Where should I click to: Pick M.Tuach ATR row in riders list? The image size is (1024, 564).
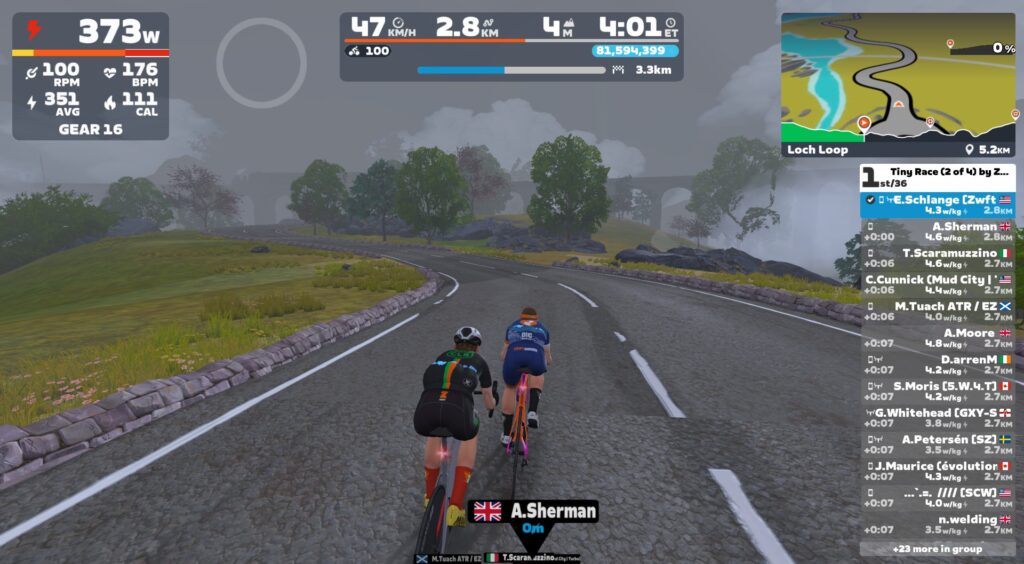937,311
